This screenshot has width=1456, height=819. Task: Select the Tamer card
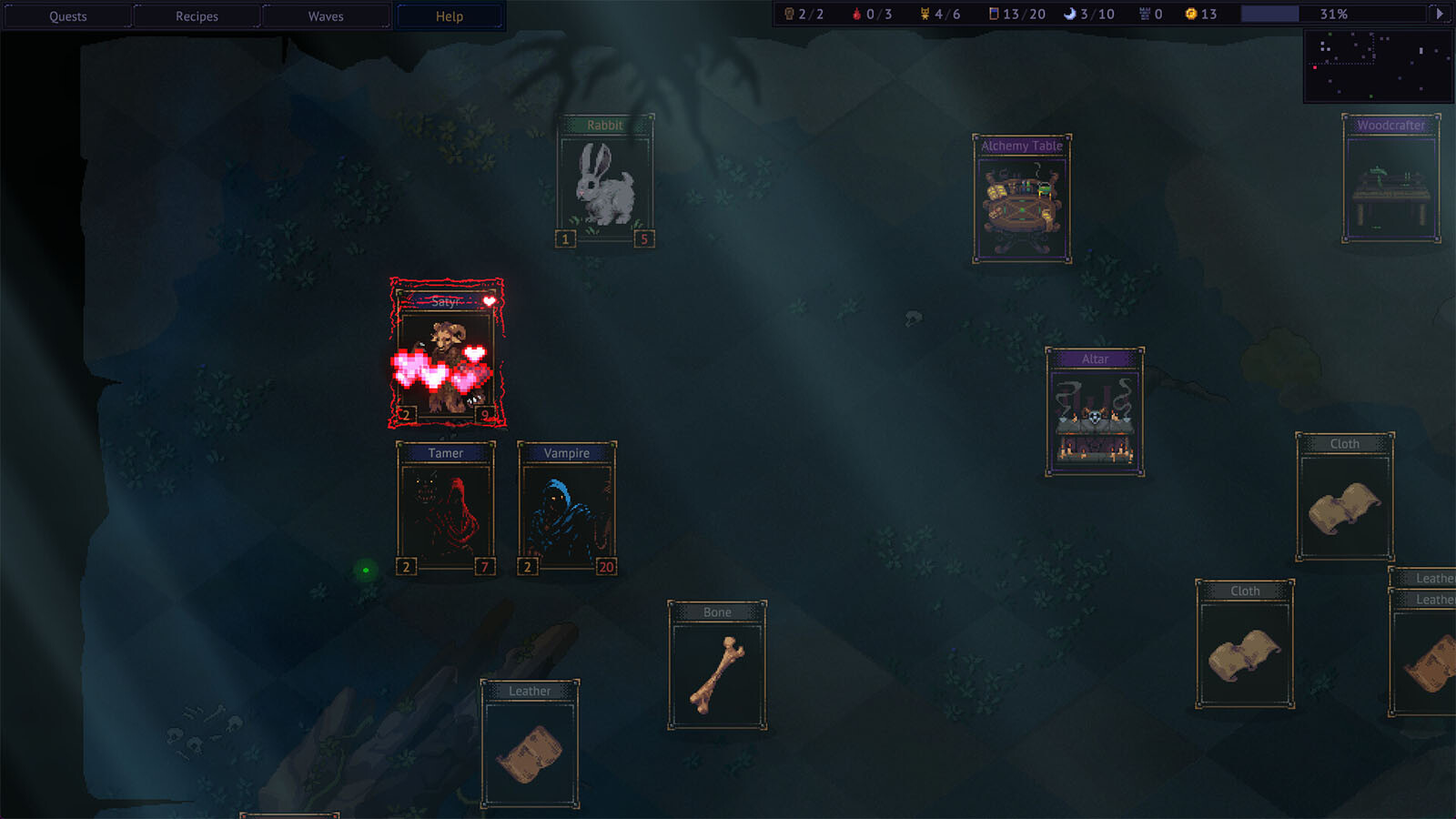click(446, 508)
